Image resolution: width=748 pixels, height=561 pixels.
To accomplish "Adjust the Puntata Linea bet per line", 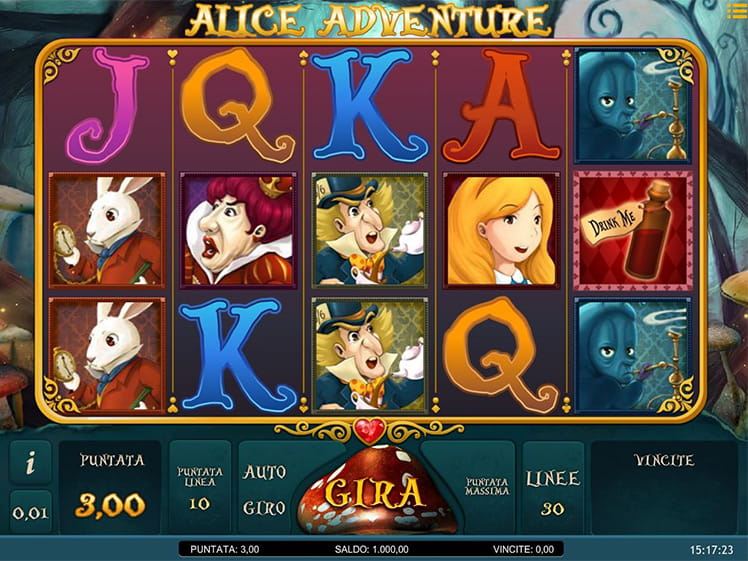I will [x=199, y=487].
